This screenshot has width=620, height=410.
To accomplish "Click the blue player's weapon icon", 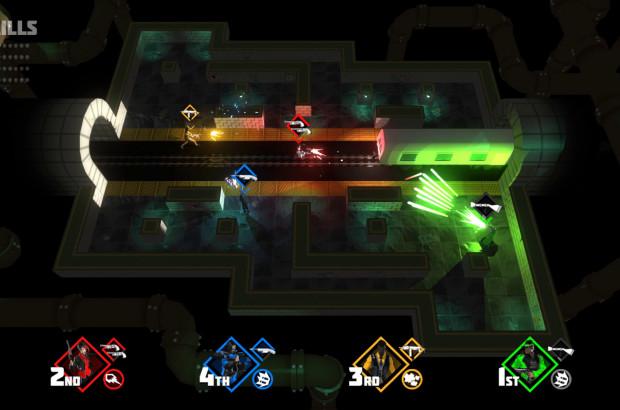I will 263,349.
